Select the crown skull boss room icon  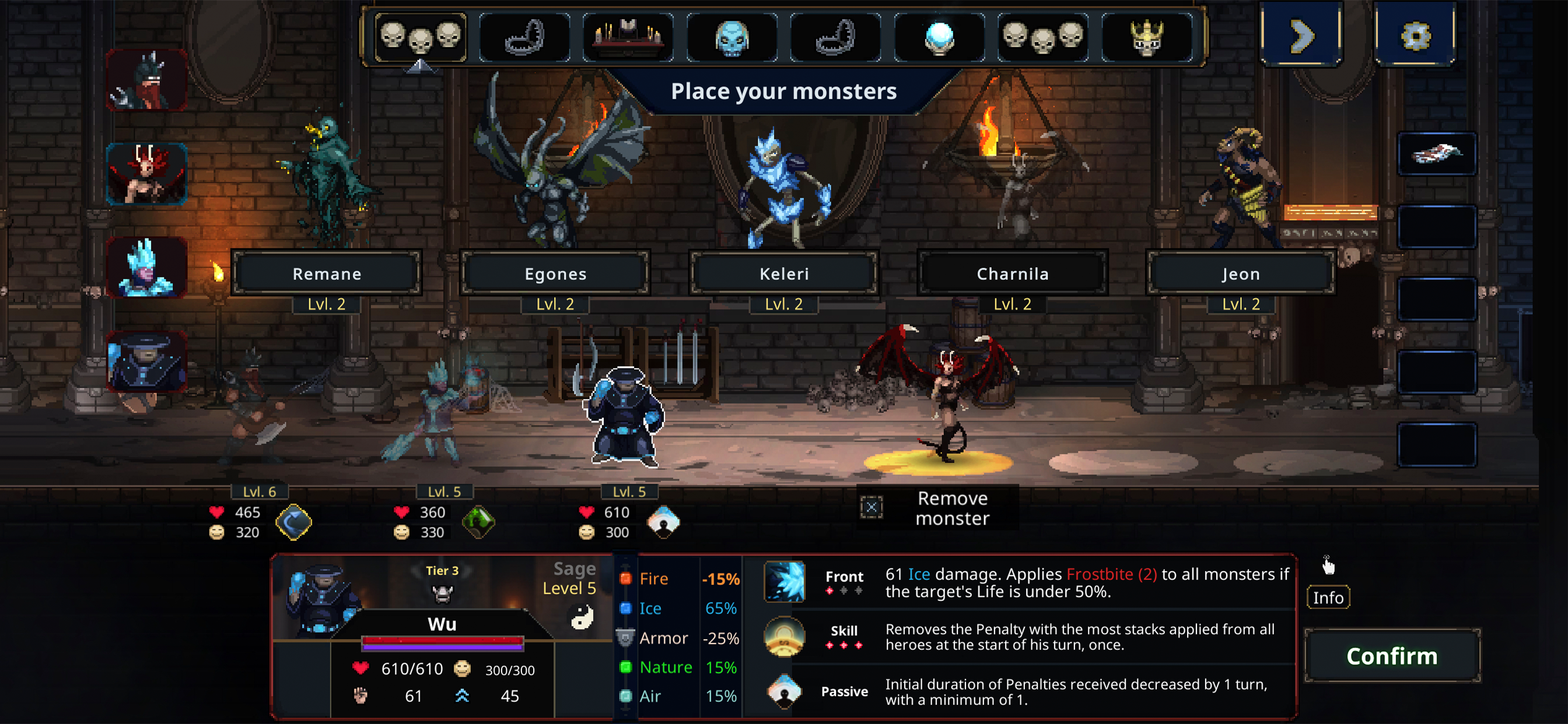click(x=1146, y=38)
